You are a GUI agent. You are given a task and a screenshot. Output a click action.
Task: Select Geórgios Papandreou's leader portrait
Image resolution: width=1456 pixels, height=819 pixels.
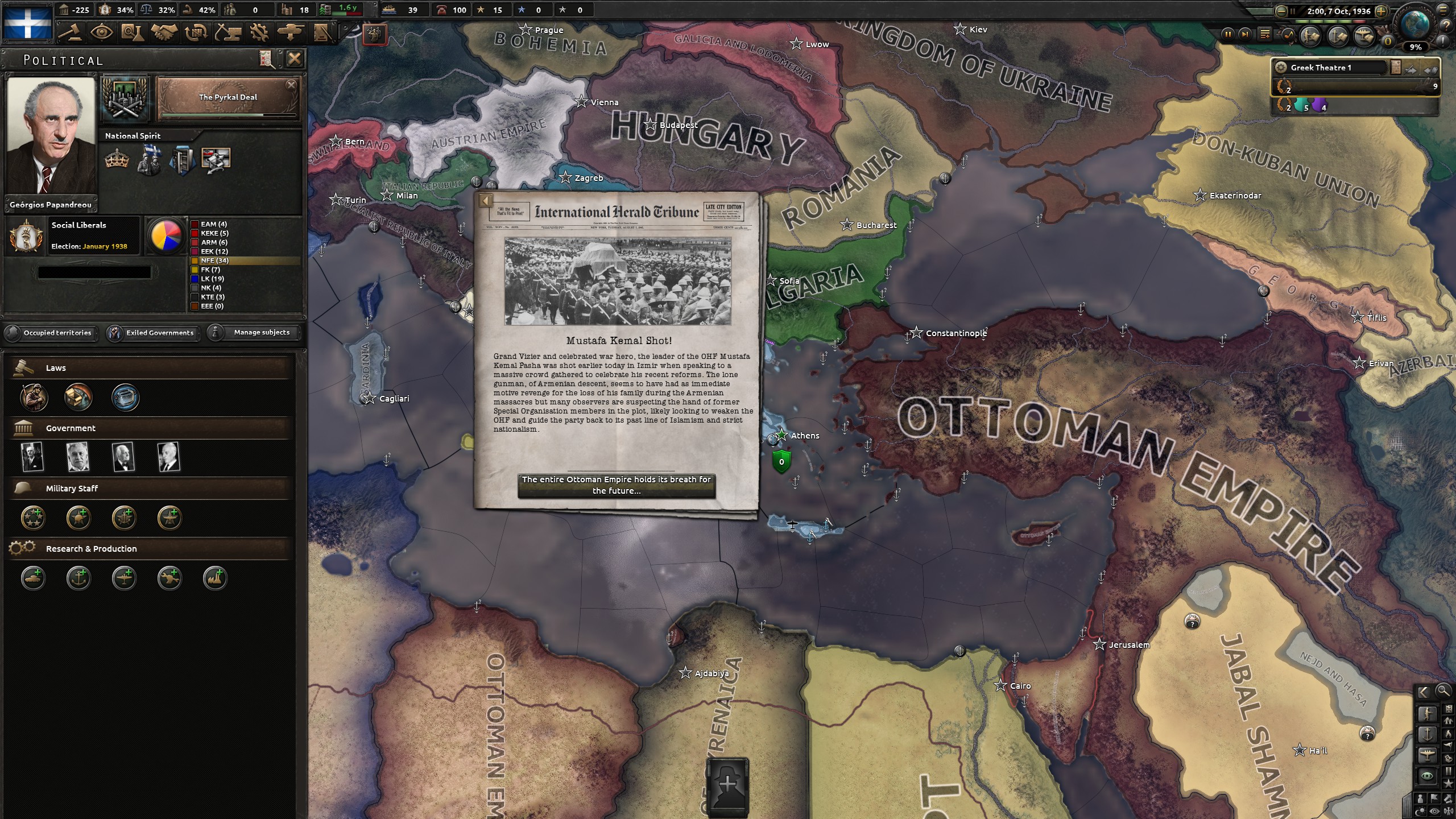(x=50, y=136)
